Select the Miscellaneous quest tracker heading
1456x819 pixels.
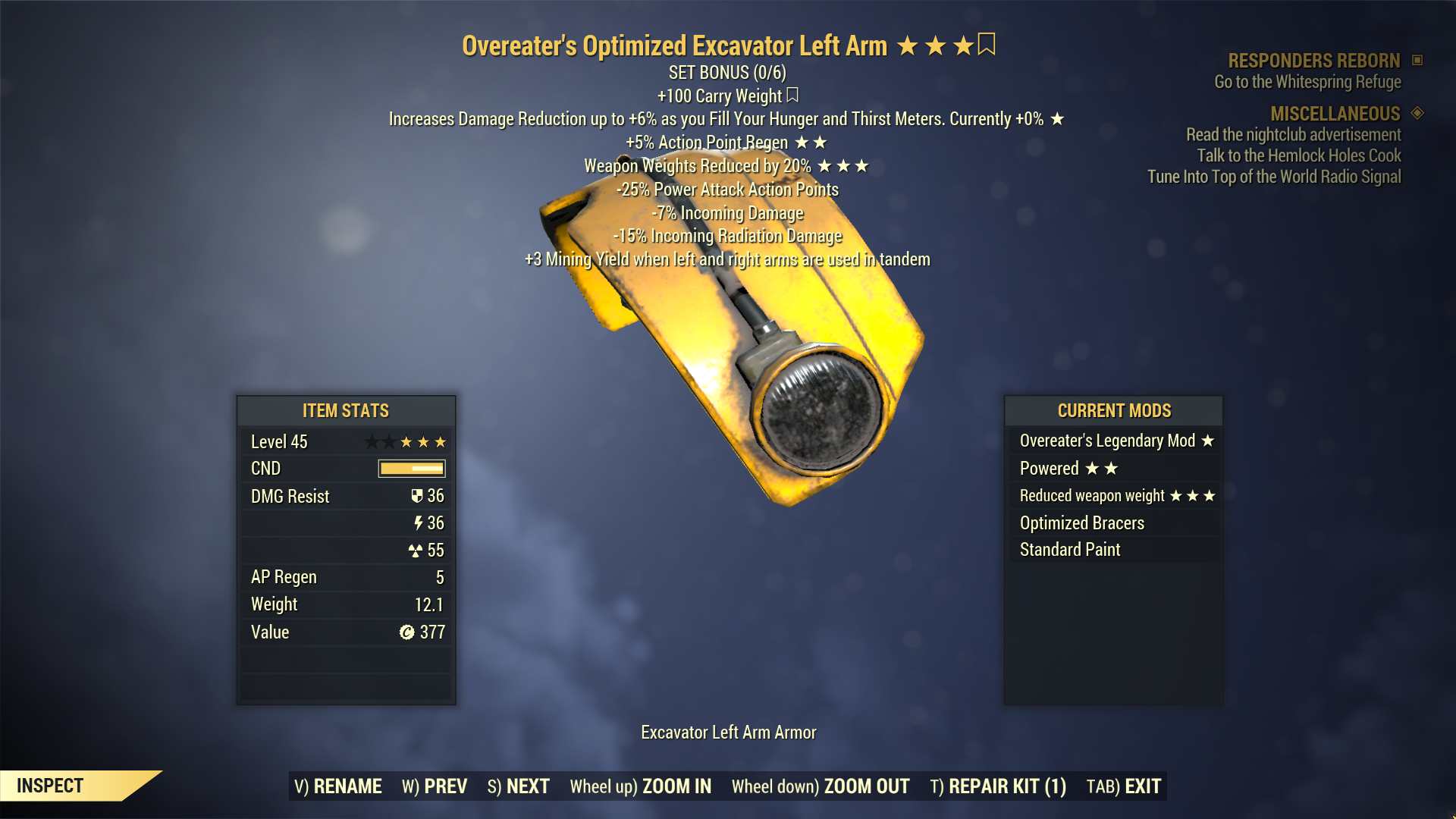(1335, 114)
